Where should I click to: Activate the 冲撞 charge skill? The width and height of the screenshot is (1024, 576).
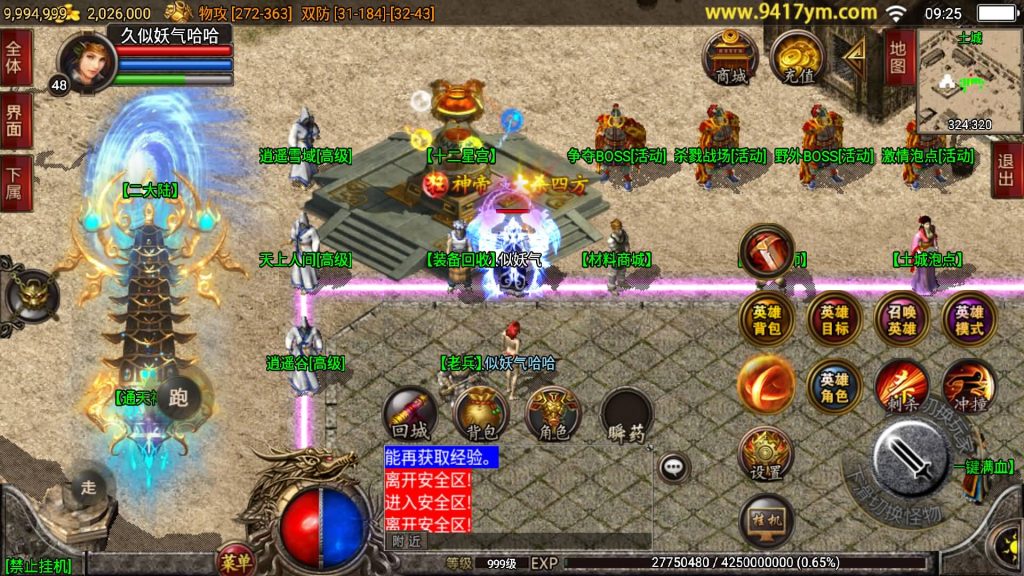tap(969, 387)
